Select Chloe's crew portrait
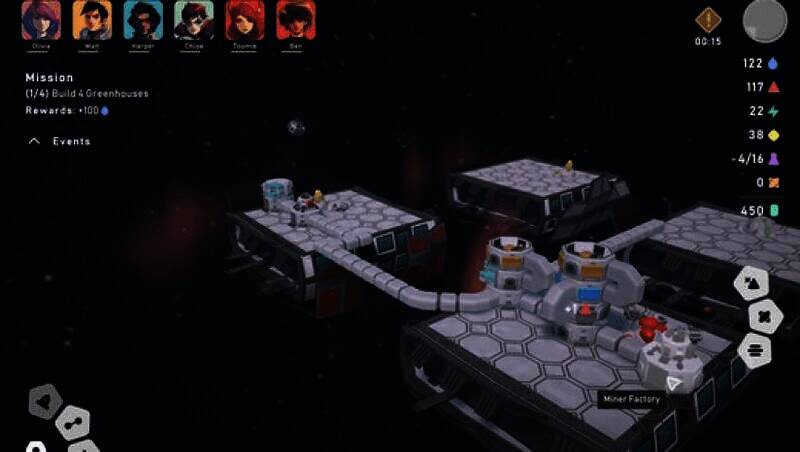Viewport: 800px width, 452px height. click(x=194, y=20)
